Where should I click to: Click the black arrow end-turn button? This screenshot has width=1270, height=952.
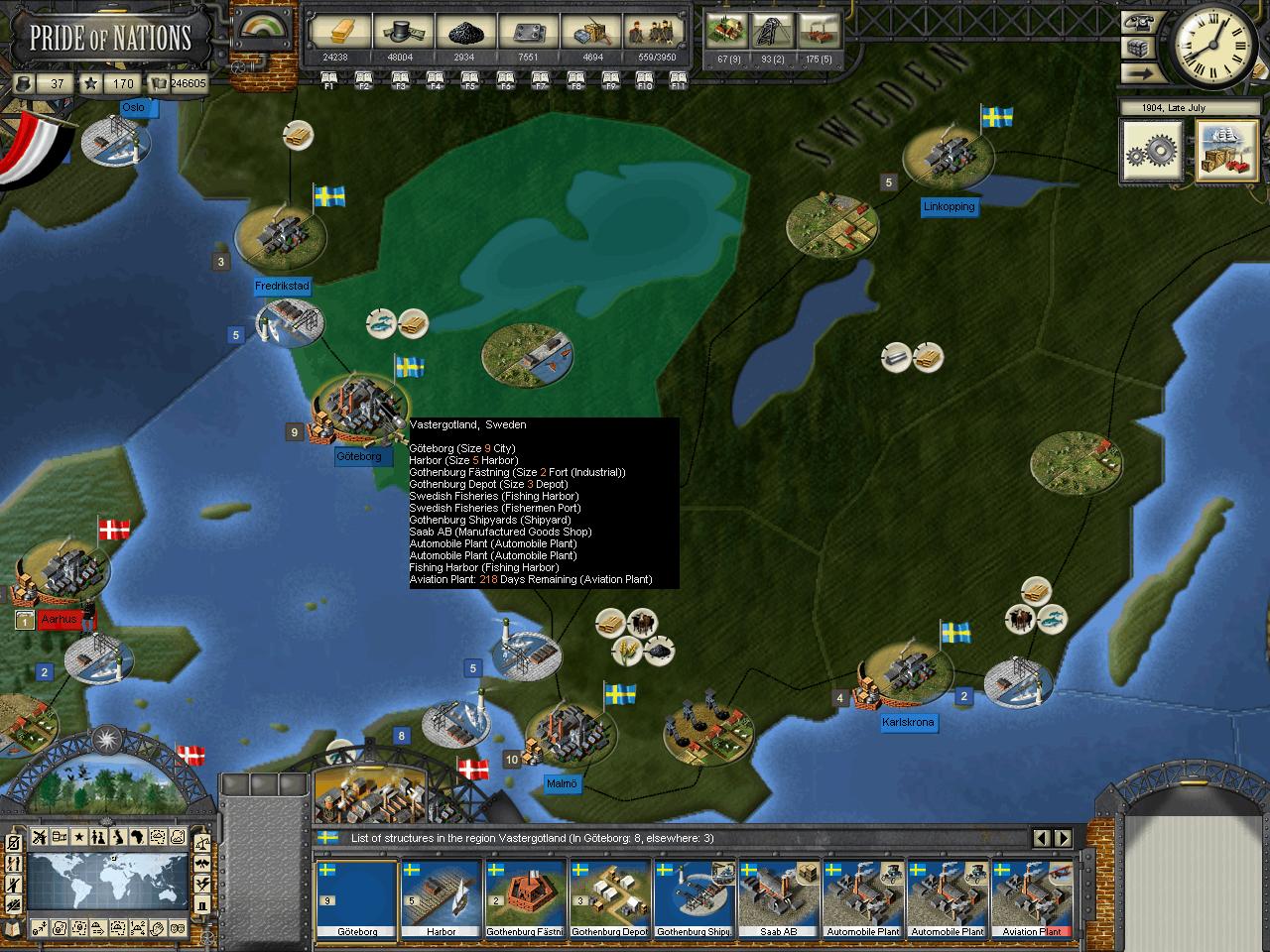point(1138,72)
